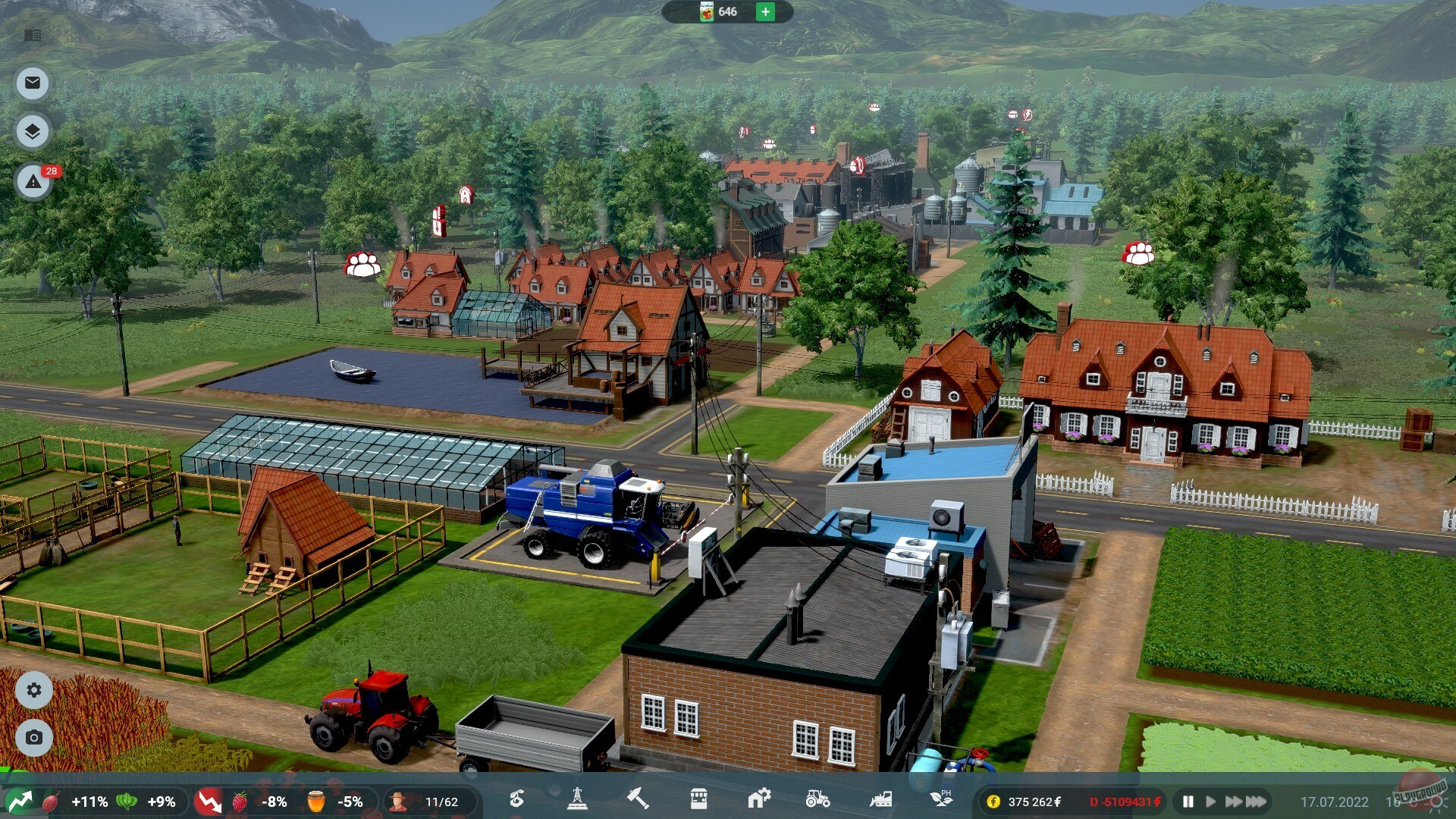Image resolution: width=1456 pixels, height=819 pixels.
Task: Open the settings gear on the left sidebar
Action: [x=32, y=691]
